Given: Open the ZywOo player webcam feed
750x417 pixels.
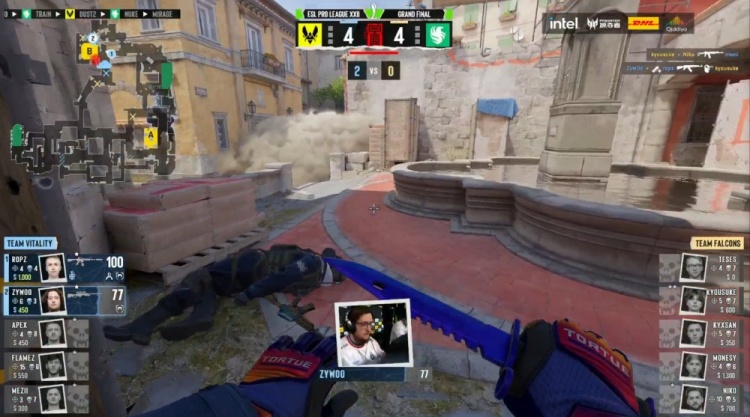Looking at the screenshot, I should pos(372,334).
